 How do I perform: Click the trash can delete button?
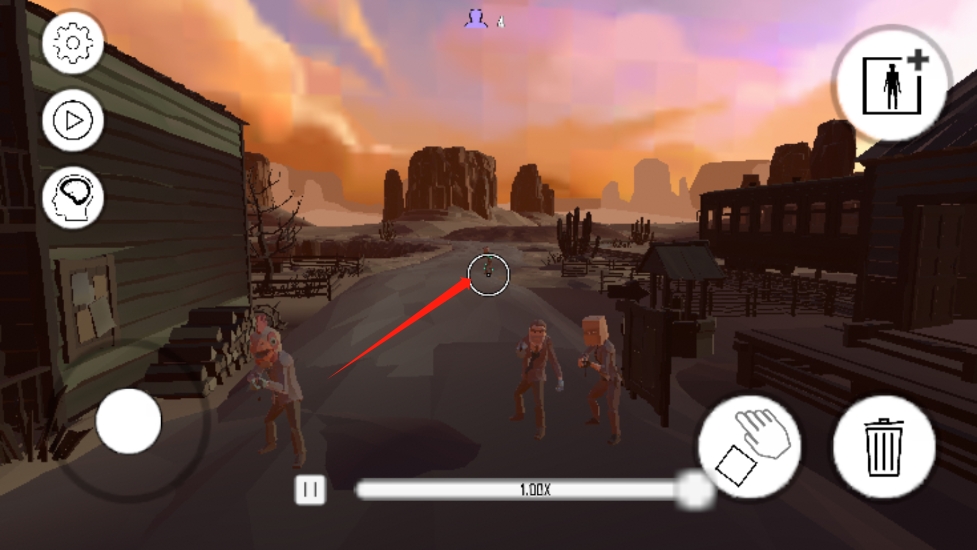pos(884,446)
